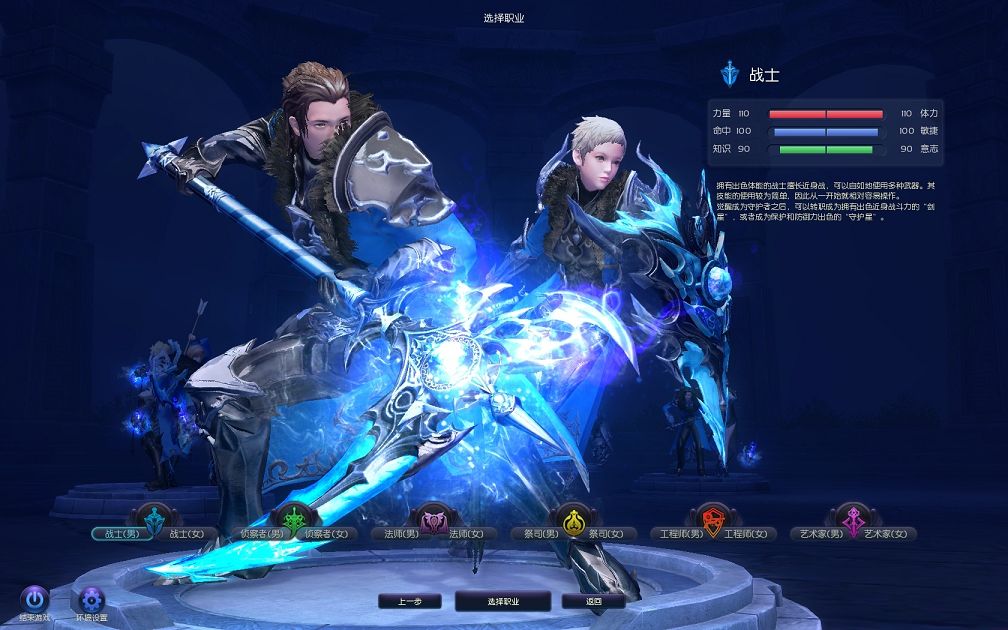Select the female Engineer class 工程师(女)
The width and height of the screenshot is (1008, 630).
coord(746,534)
